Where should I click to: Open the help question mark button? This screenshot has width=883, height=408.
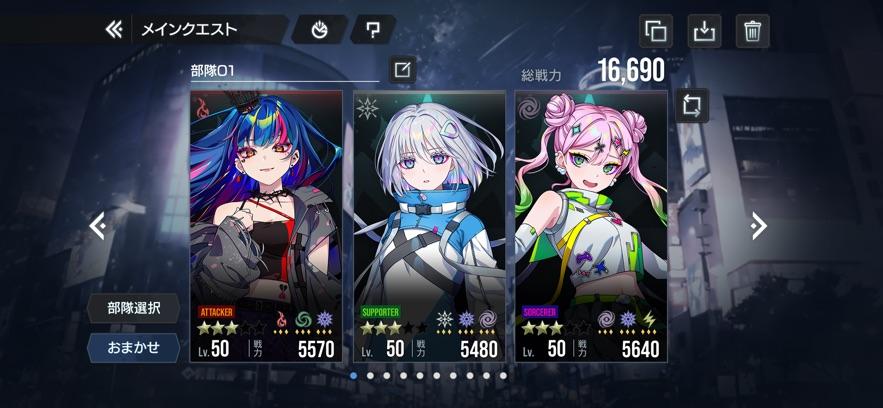click(x=373, y=30)
